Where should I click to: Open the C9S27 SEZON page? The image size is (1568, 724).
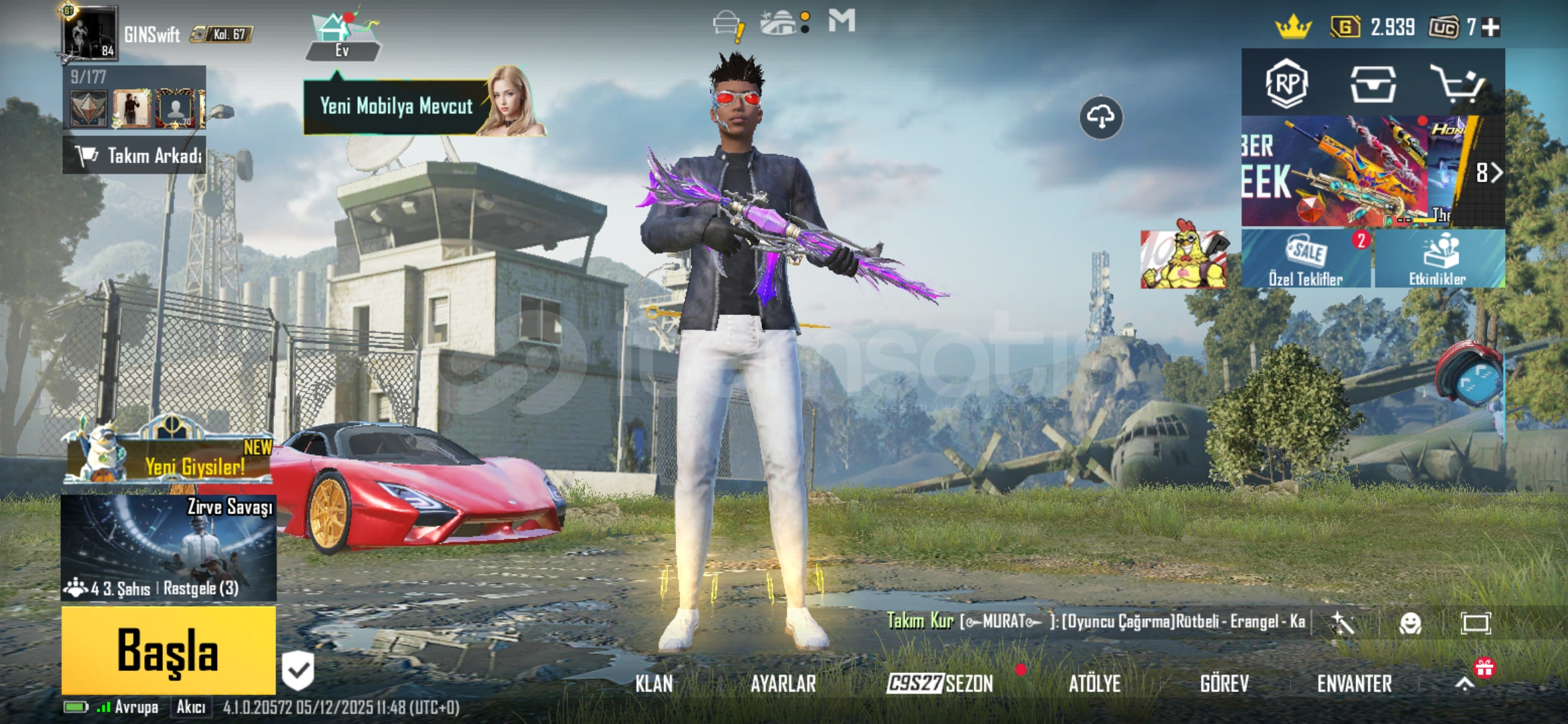point(939,684)
